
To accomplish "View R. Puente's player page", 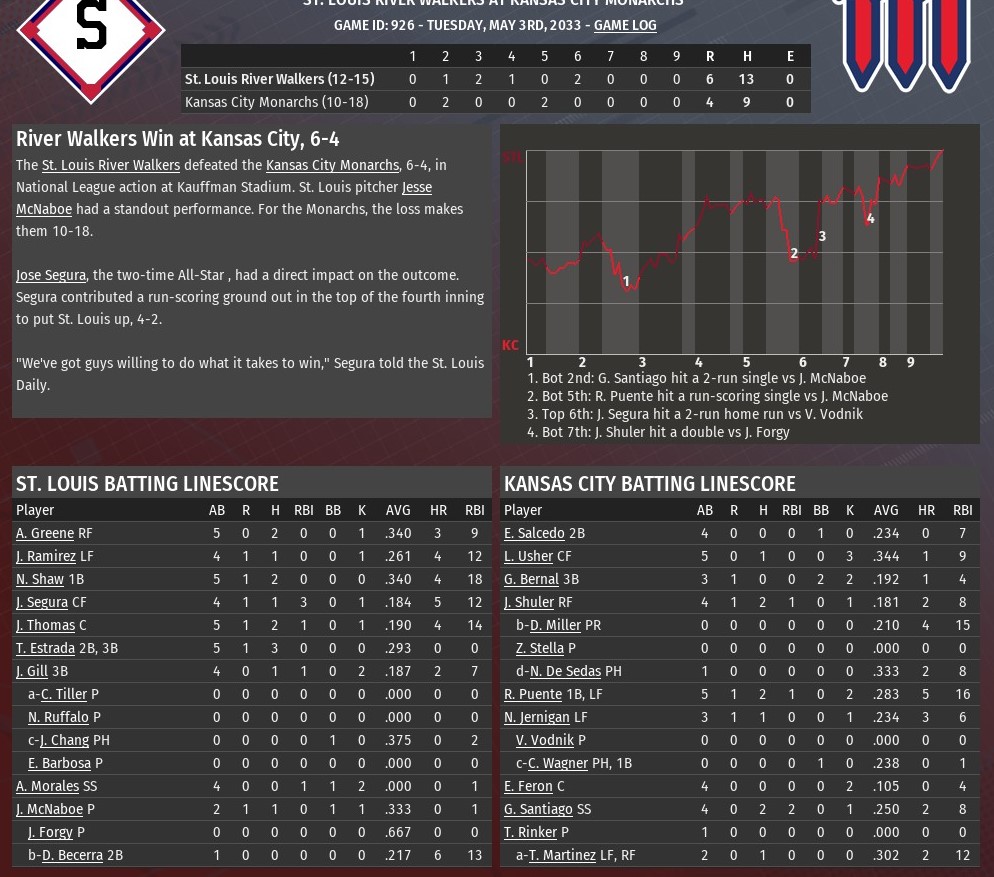I will coord(533,695).
